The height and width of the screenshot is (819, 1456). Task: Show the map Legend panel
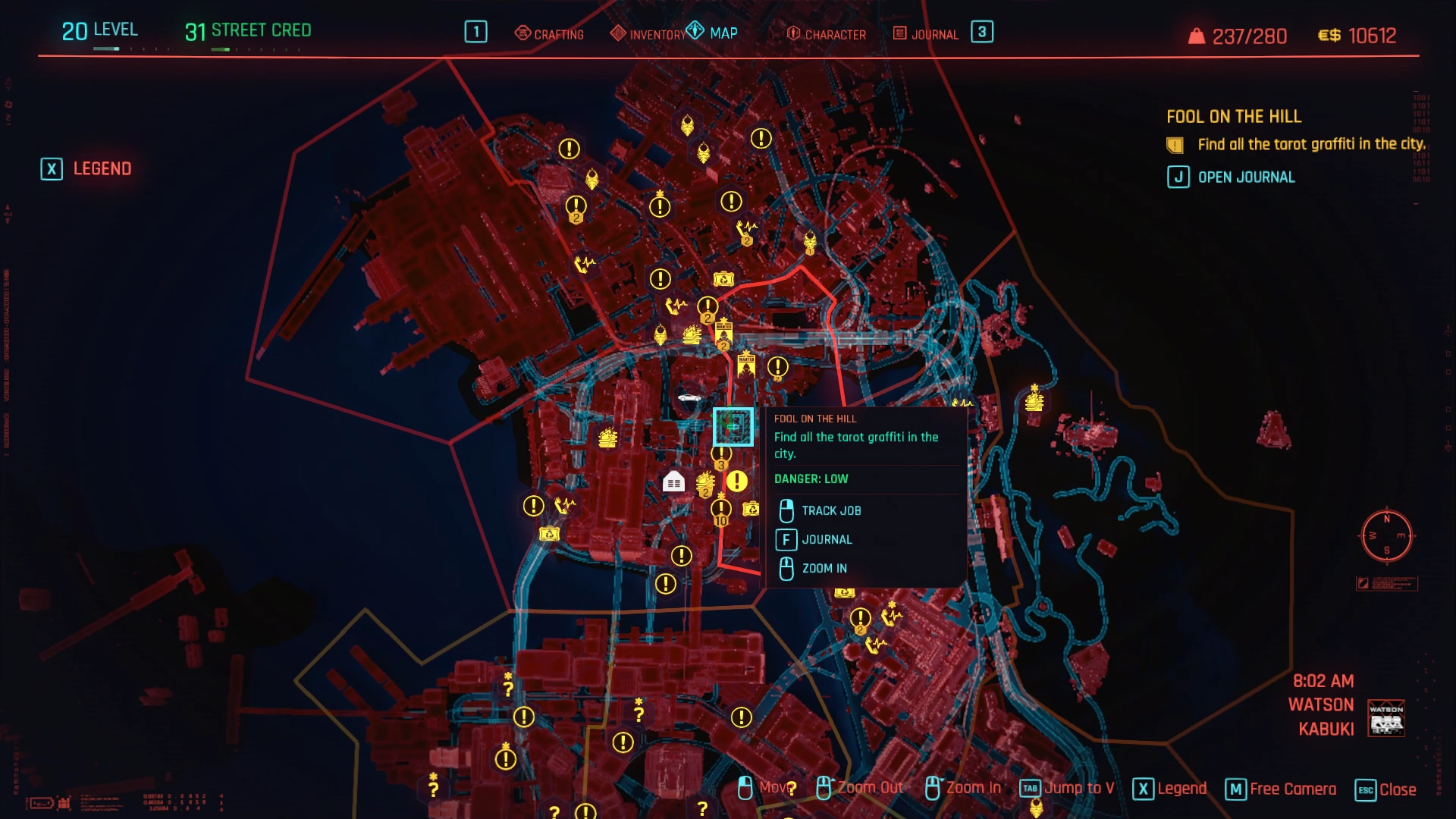click(x=86, y=168)
